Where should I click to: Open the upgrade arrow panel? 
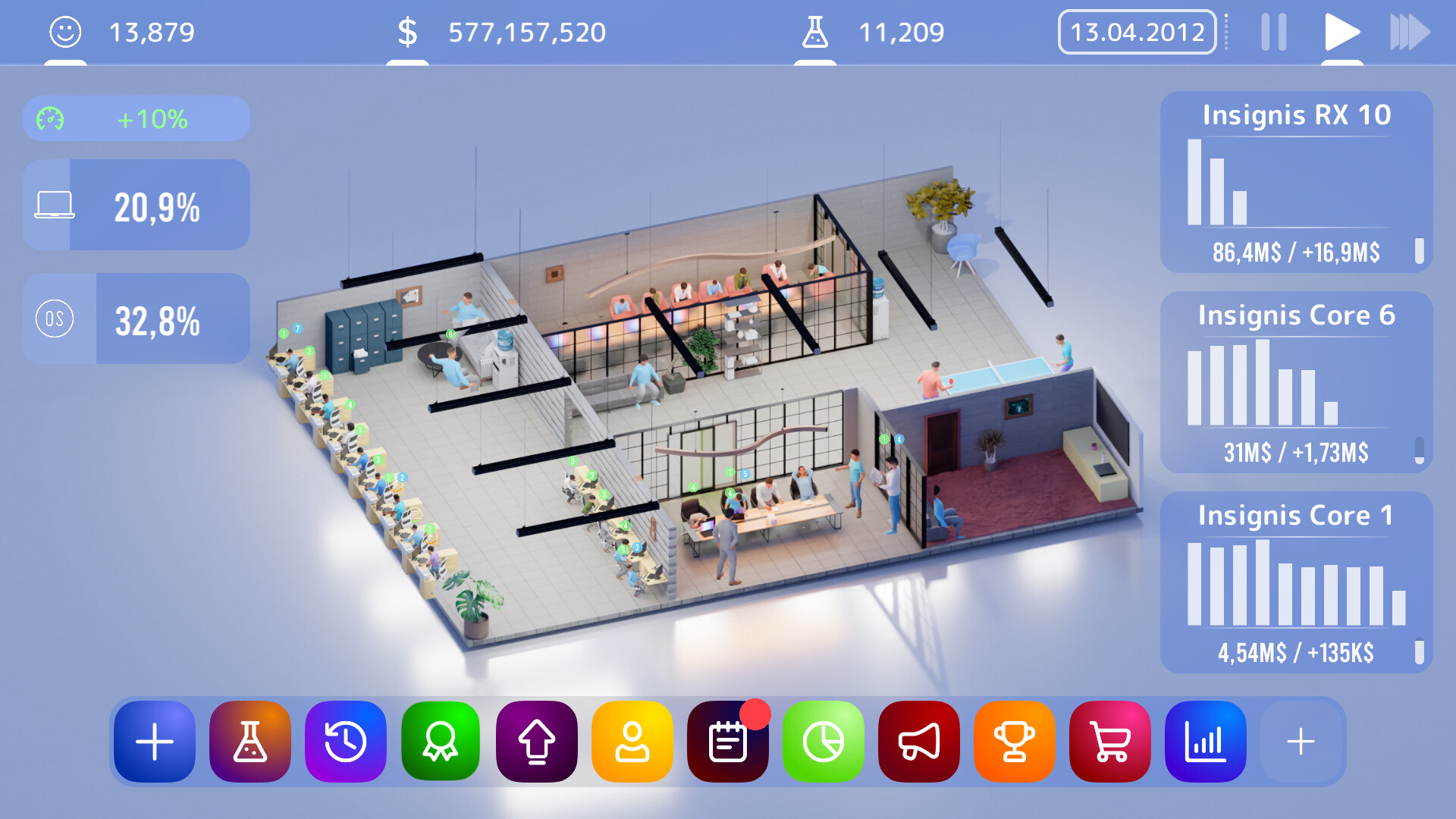pos(536,742)
